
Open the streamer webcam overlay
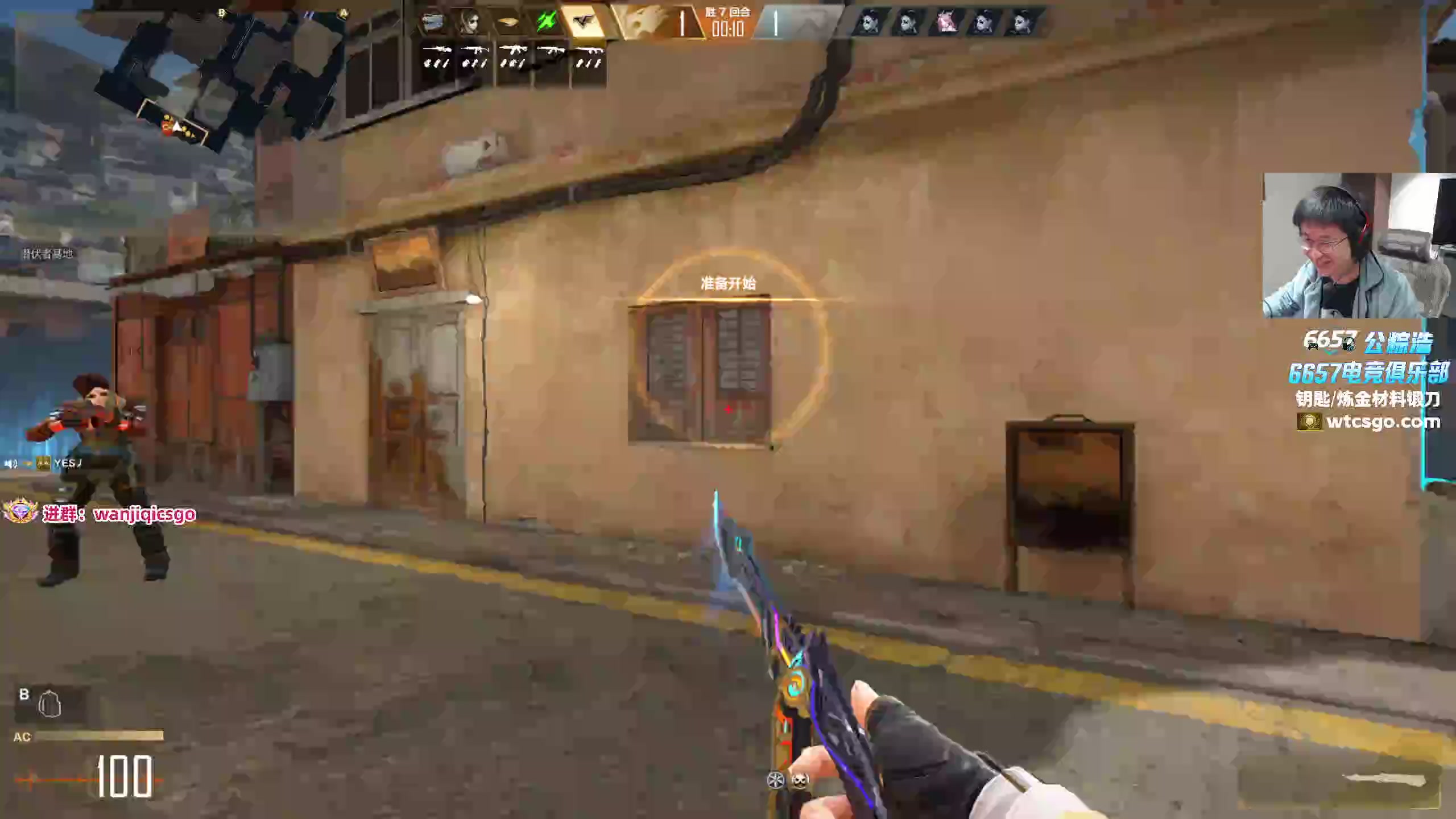pyautogui.click(x=1358, y=246)
